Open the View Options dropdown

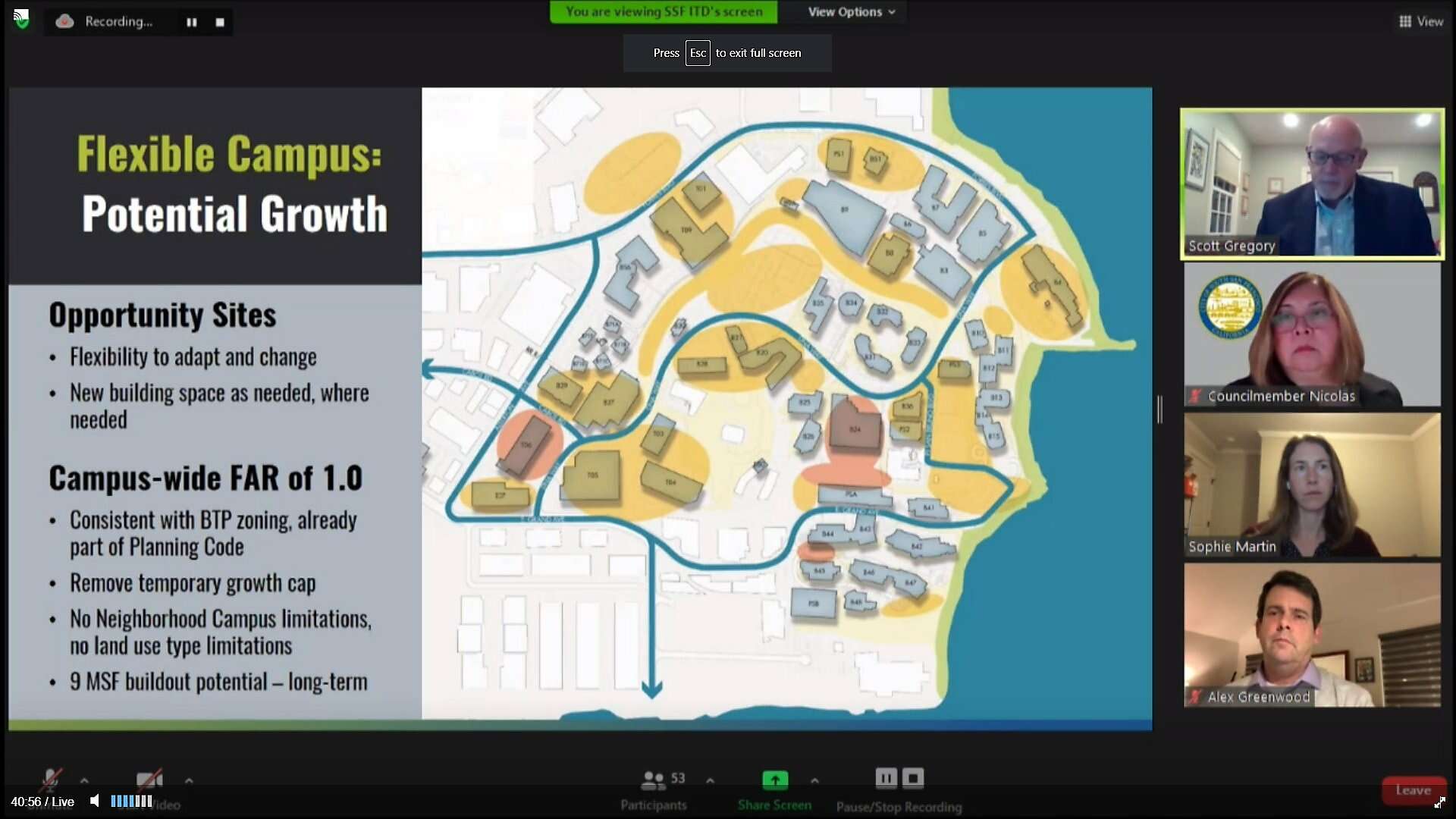(x=851, y=12)
